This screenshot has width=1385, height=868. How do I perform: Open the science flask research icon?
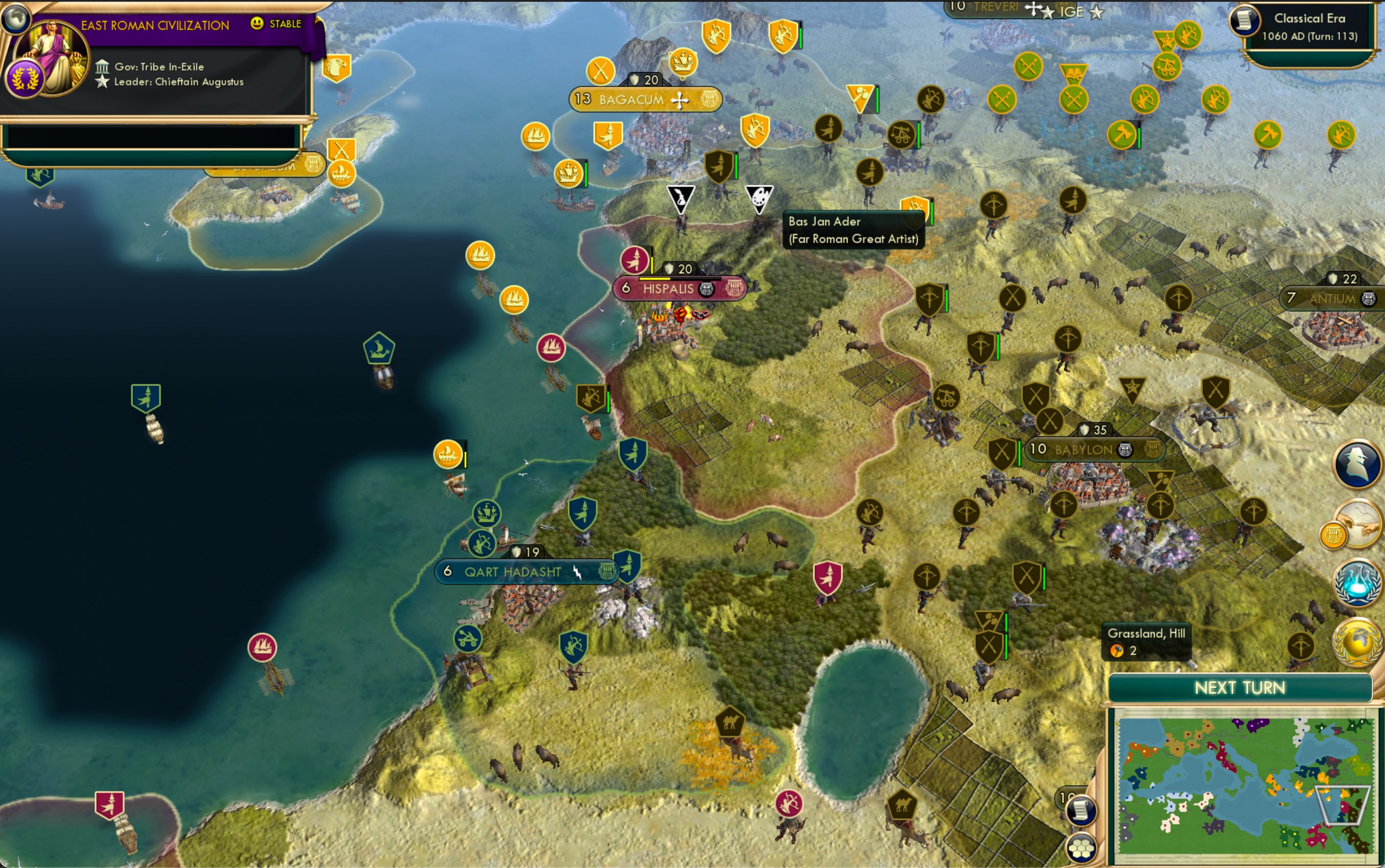[1357, 582]
